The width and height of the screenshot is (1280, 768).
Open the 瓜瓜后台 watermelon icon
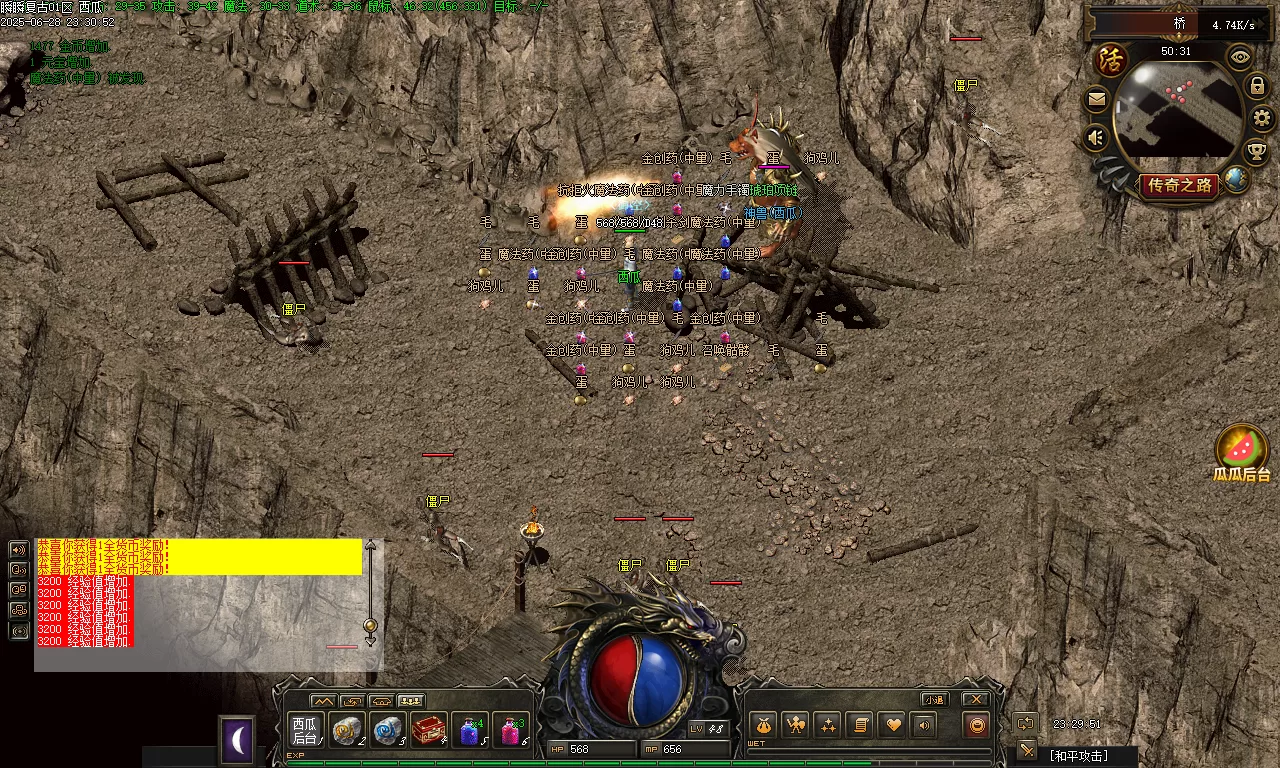pos(1242,450)
